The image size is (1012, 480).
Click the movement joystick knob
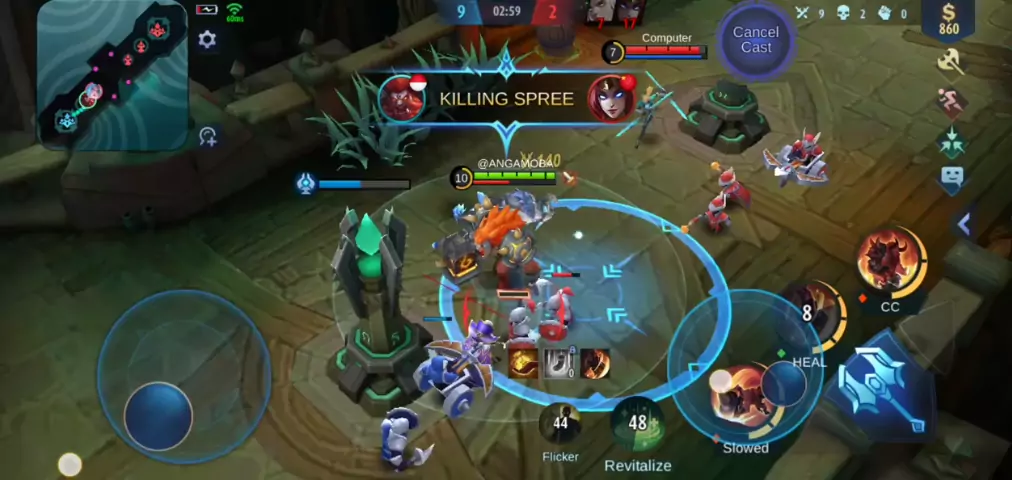(x=158, y=415)
